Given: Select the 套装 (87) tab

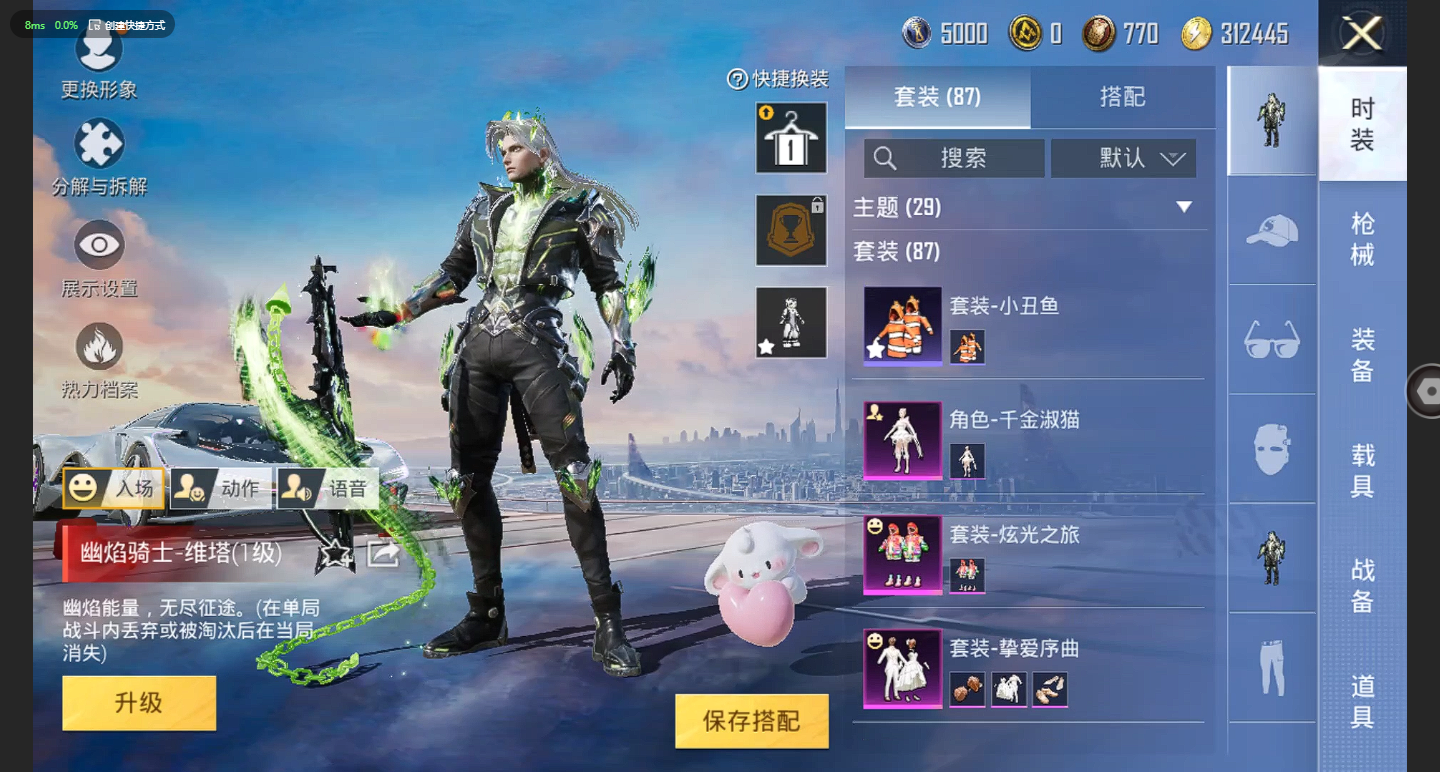Looking at the screenshot, I should (937, 97).
